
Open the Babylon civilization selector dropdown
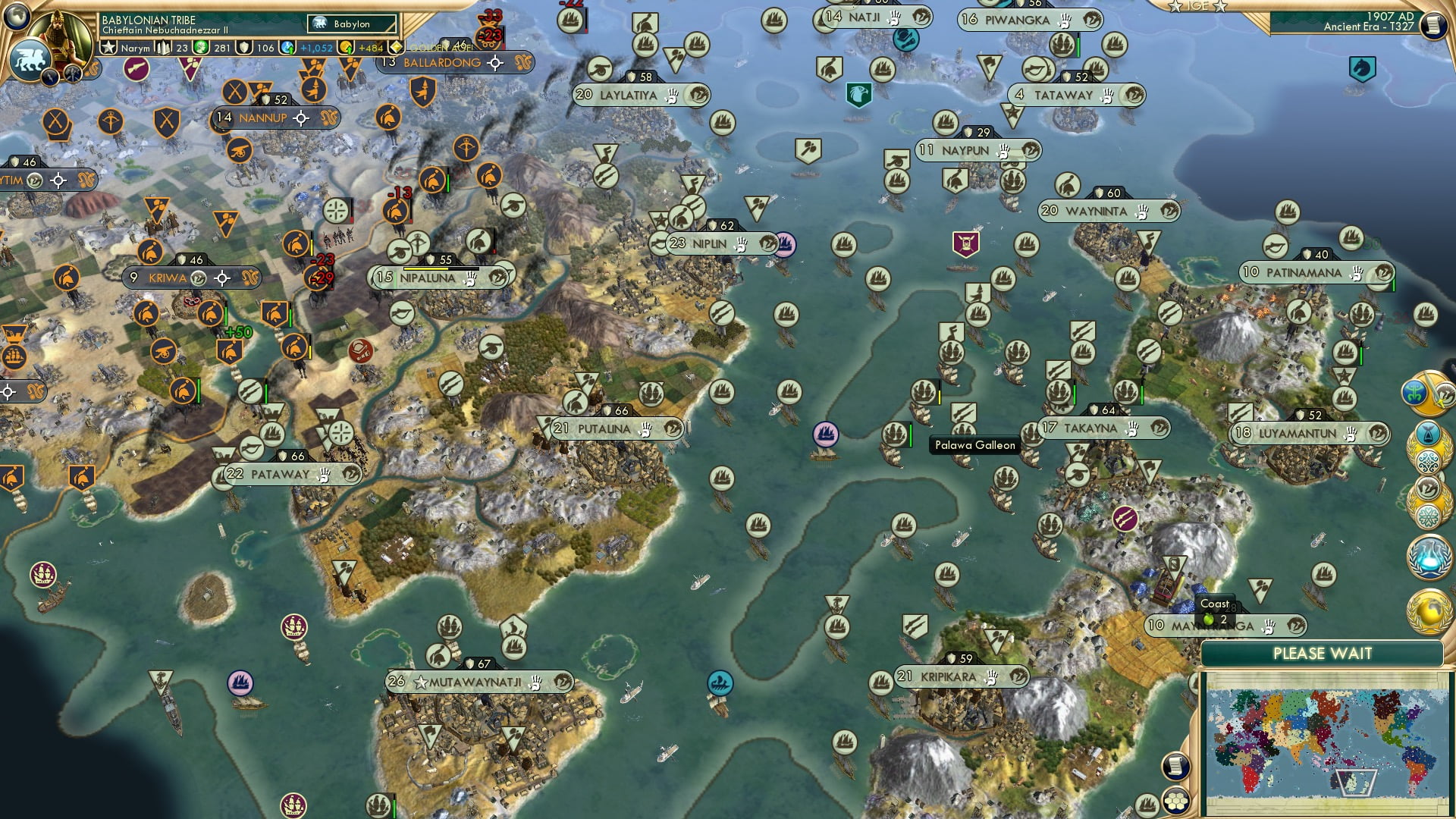coord(351,24)
